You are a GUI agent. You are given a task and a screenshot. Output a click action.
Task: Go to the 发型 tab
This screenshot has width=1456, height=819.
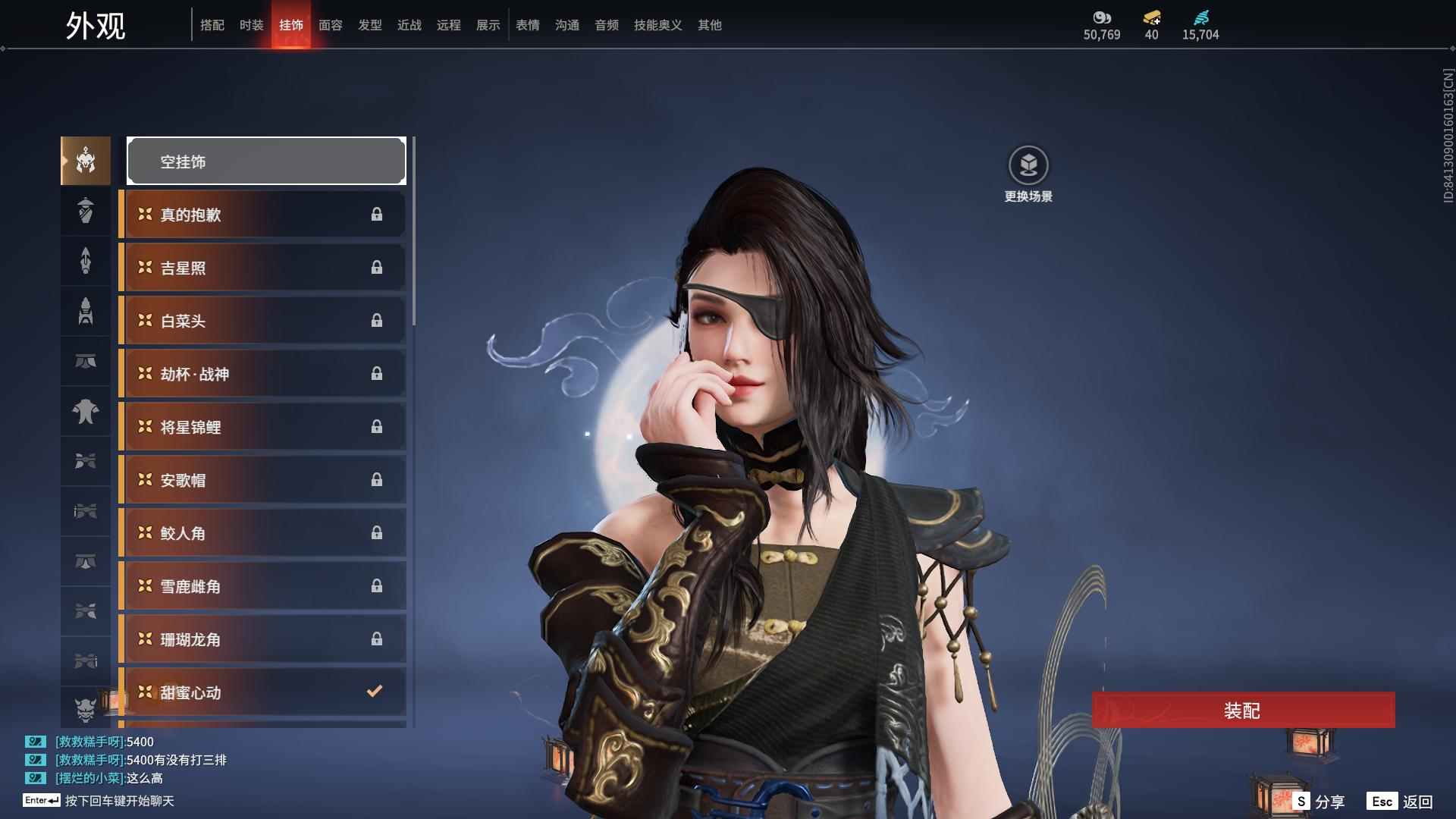click(370, 25)
